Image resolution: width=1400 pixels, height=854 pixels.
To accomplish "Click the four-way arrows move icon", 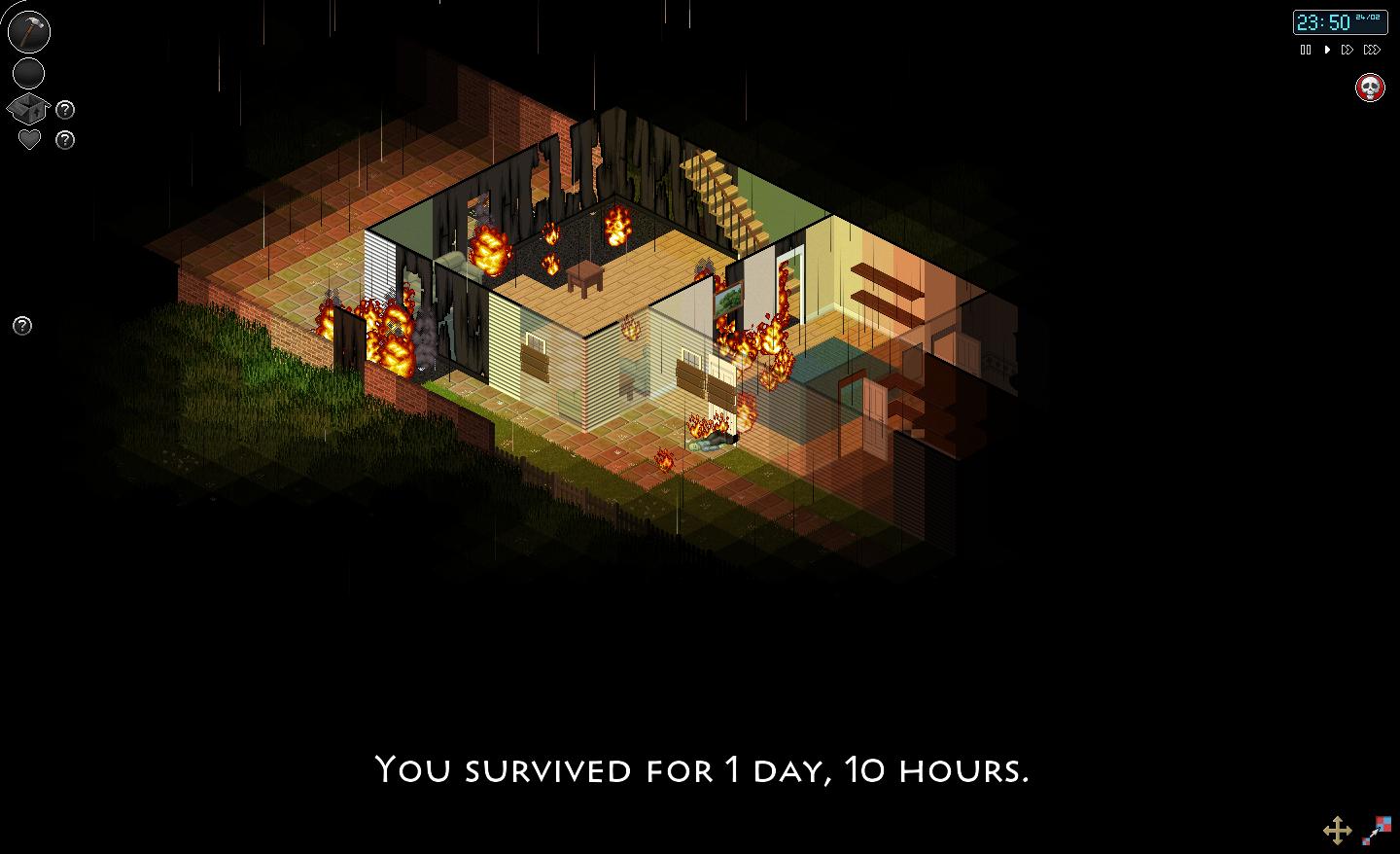I will coord(1338,830).
